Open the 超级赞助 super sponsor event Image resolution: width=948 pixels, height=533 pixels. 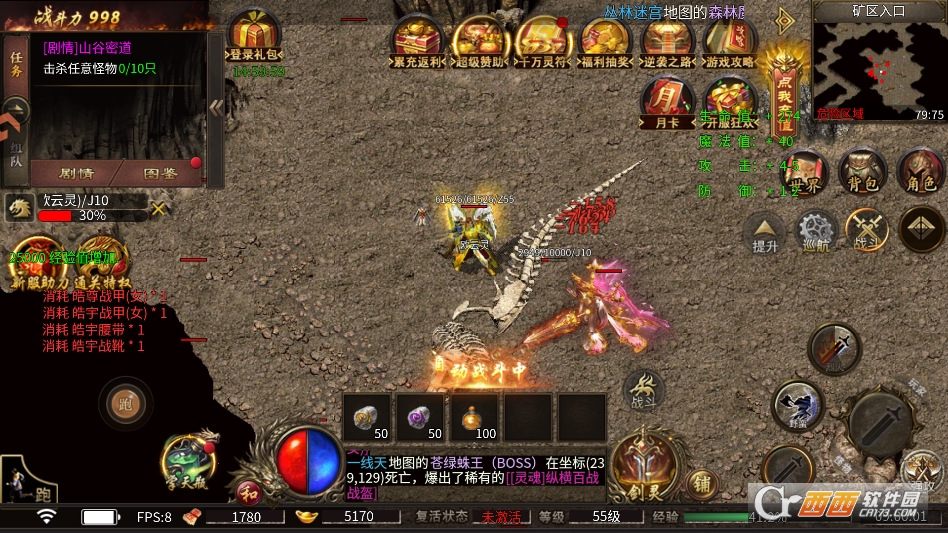(x=480, y=41)
